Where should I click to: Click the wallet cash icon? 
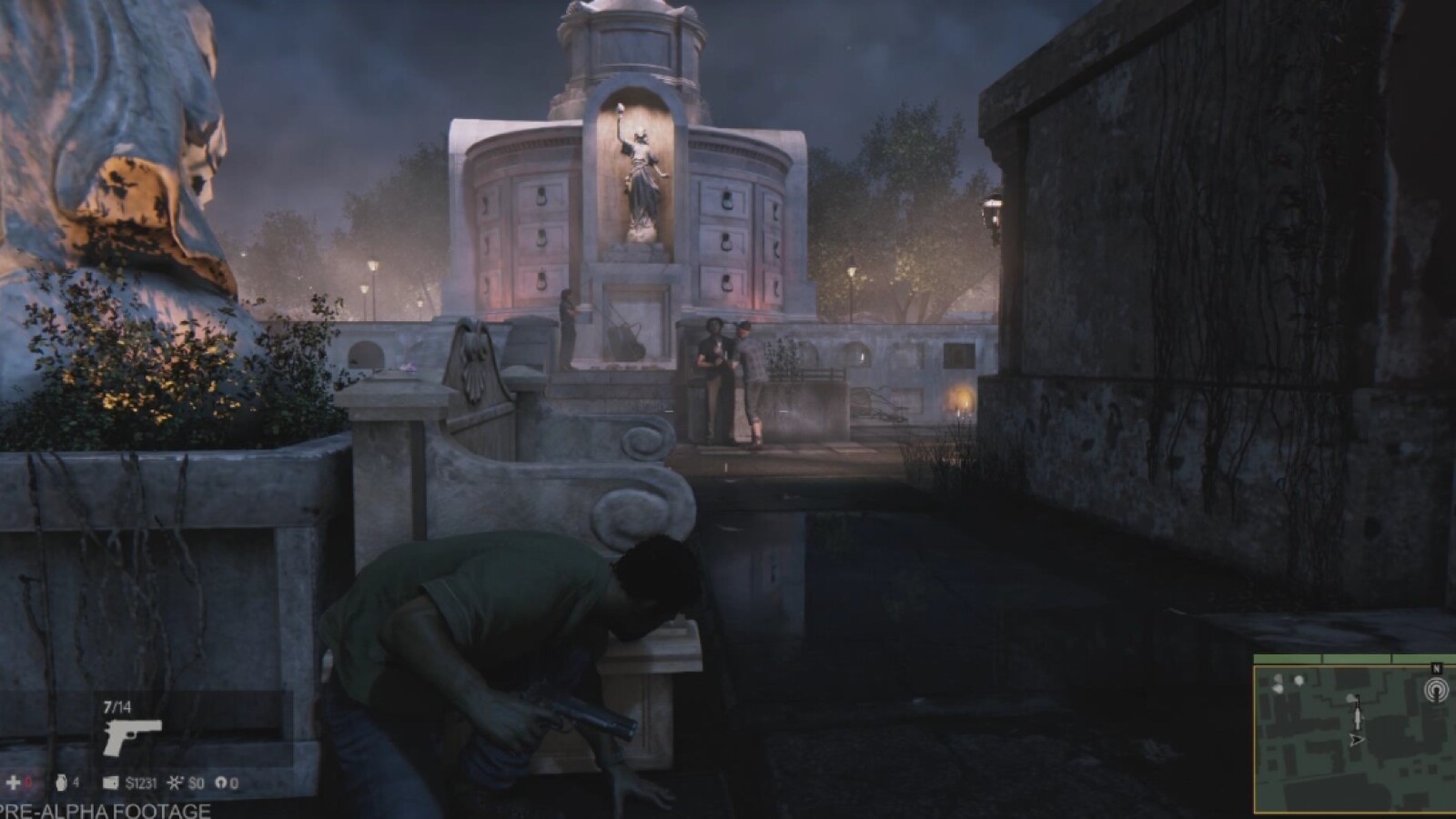coord(111,783)
